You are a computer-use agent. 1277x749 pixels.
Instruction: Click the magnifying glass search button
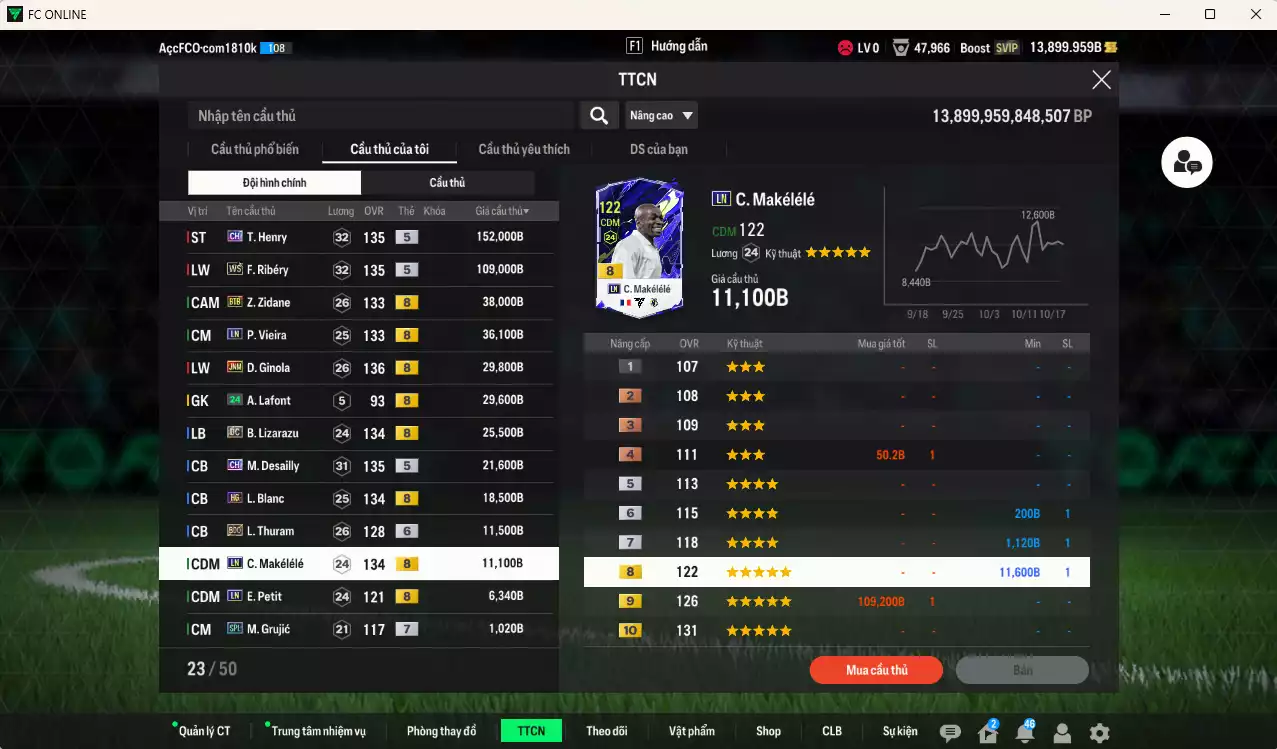pyautogui.click(x=598, y=116)
